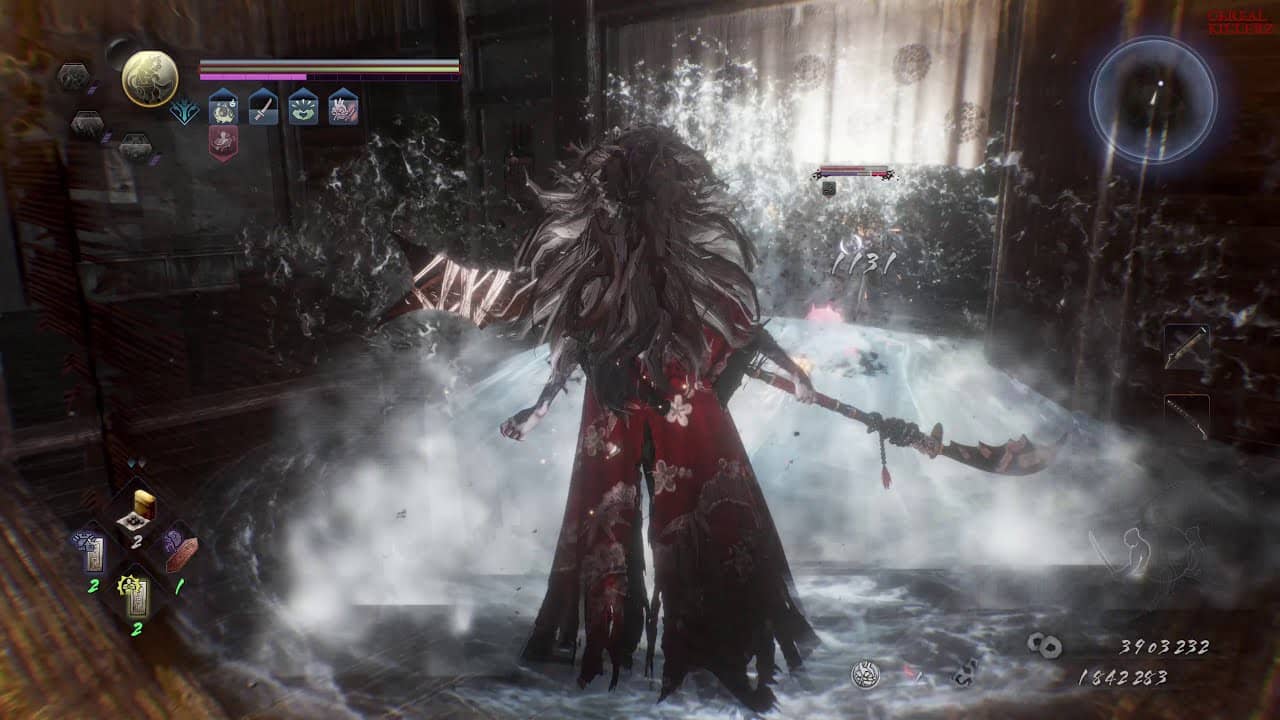Click the katana buff pennant icon
The image size is (1280, 720).
tap(264, 110)
